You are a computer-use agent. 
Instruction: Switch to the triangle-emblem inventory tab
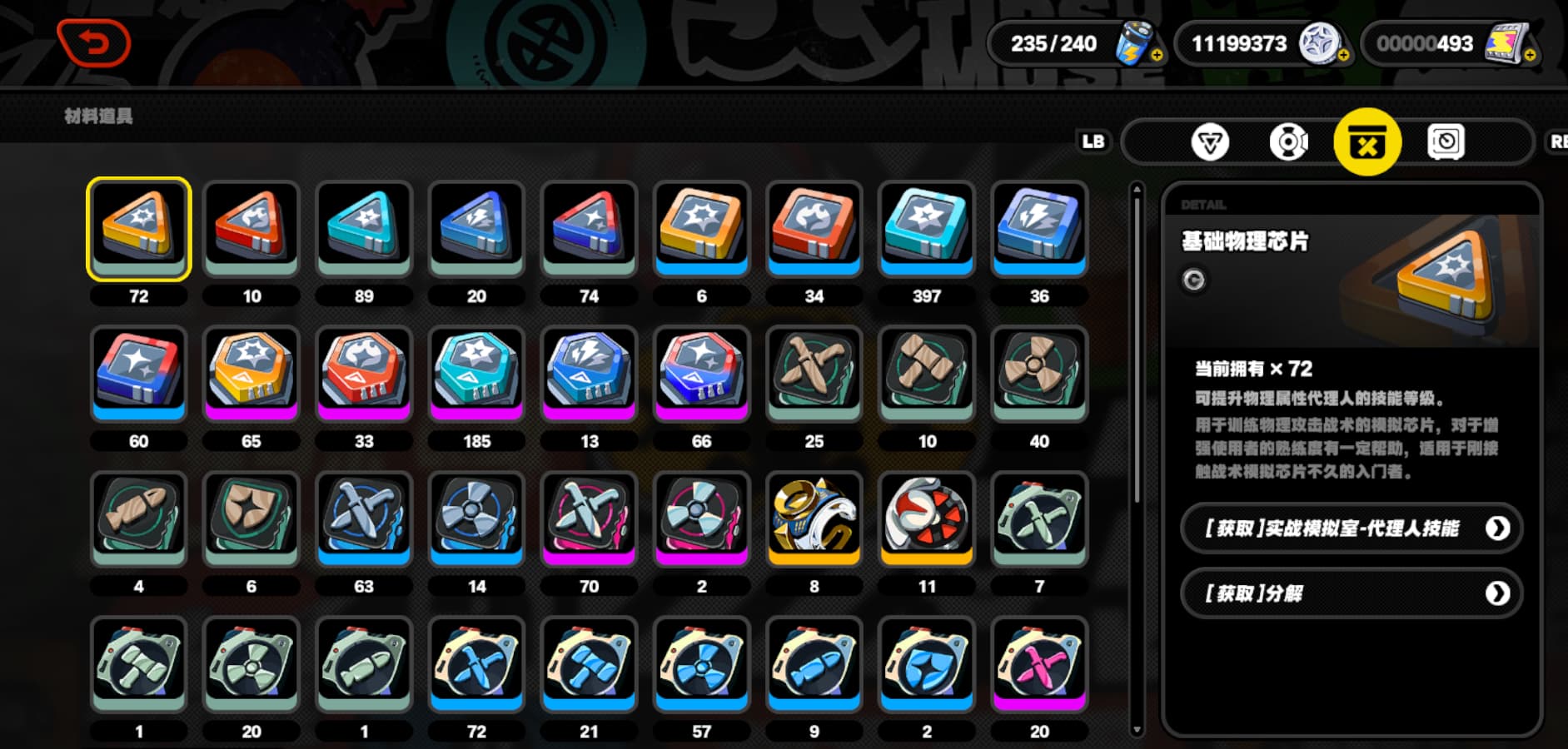(1209, 142)
